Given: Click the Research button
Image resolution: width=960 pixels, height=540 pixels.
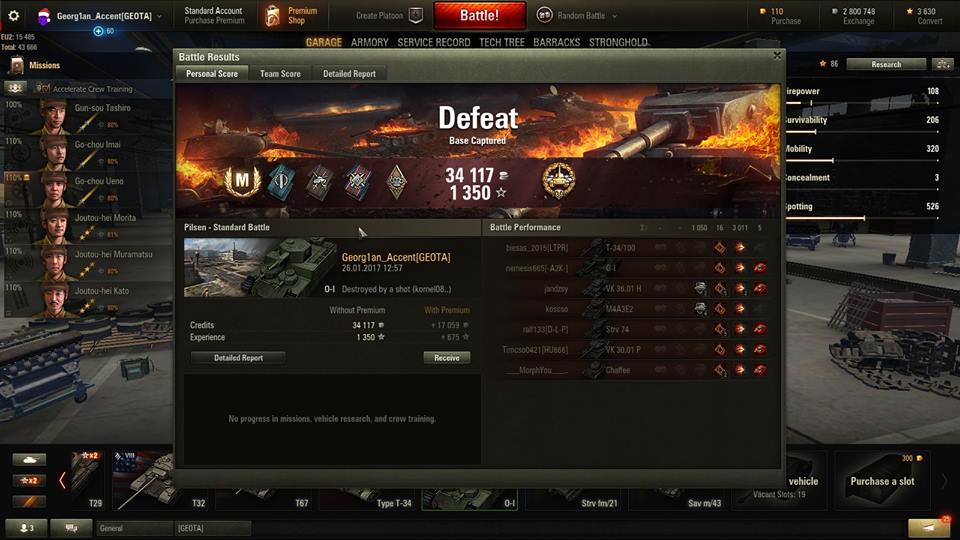Looking at the screenshot, I should point(885,64).
